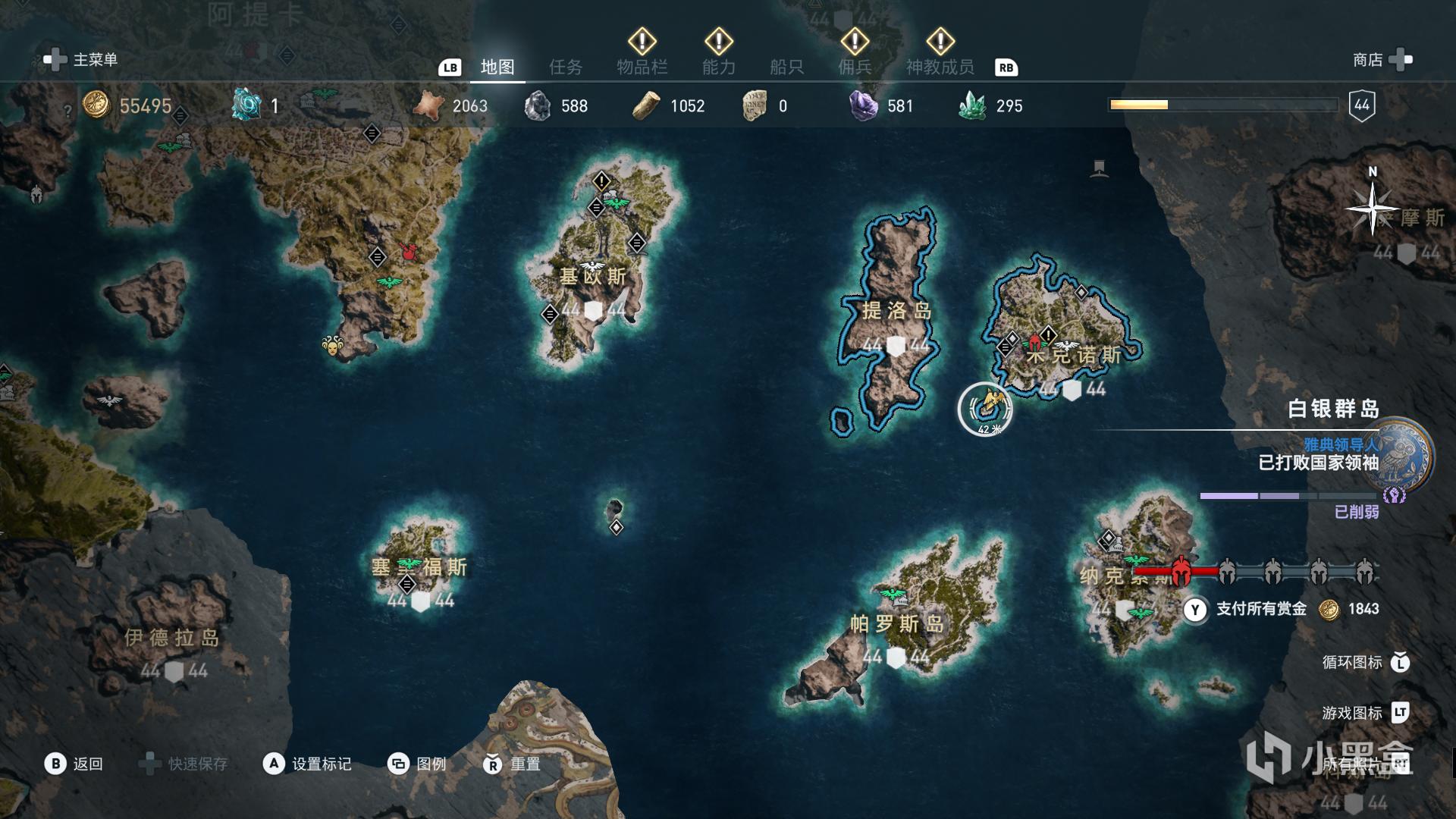1456x819 pixels.
Task: Open the 佣兵 mercenaries tab
Action: (x=855, y=67)
